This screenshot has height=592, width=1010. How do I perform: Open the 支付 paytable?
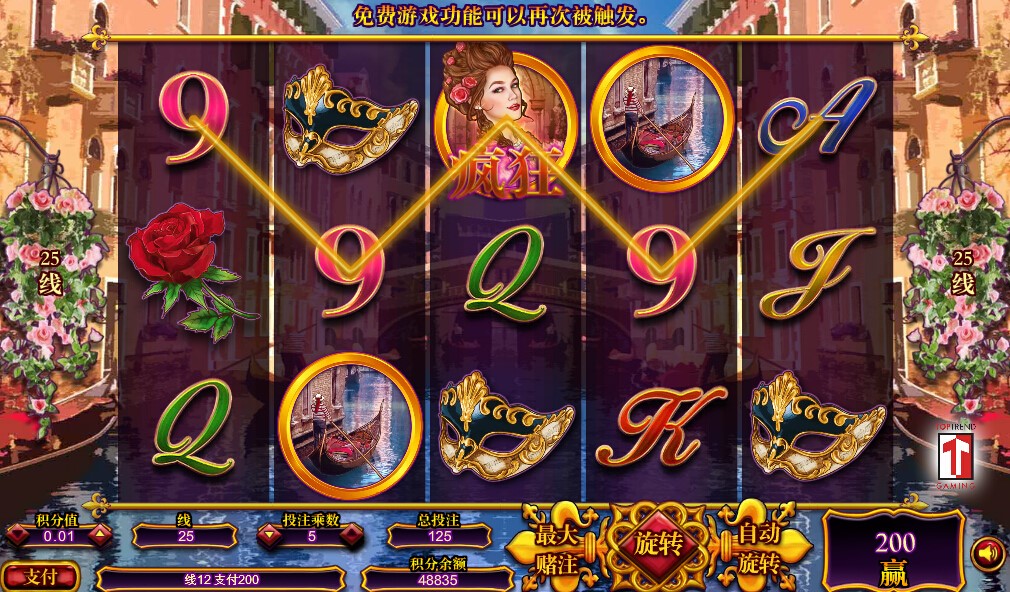pyautogui.click(x=40, y=577)
